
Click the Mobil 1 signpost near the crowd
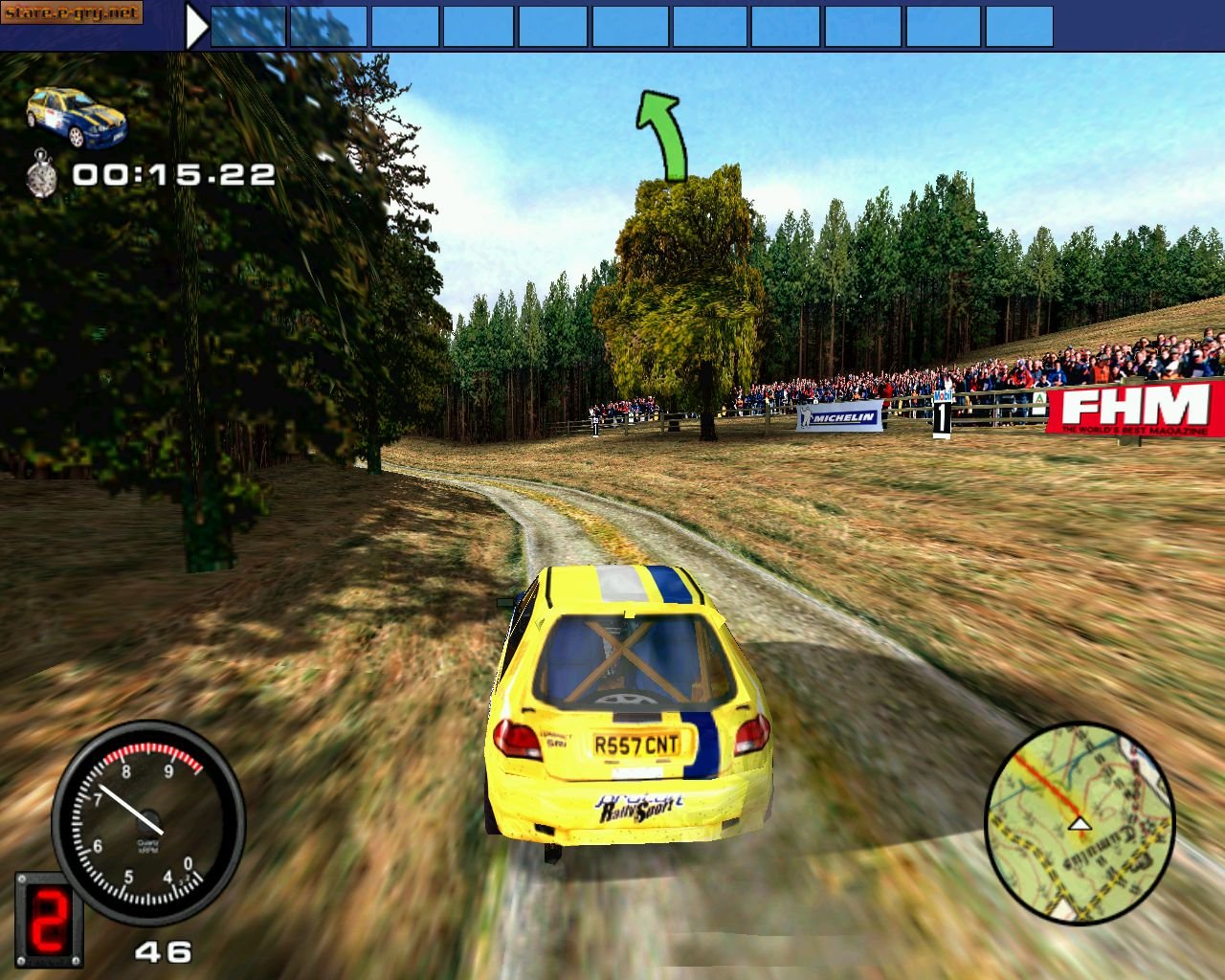point(944,412)
